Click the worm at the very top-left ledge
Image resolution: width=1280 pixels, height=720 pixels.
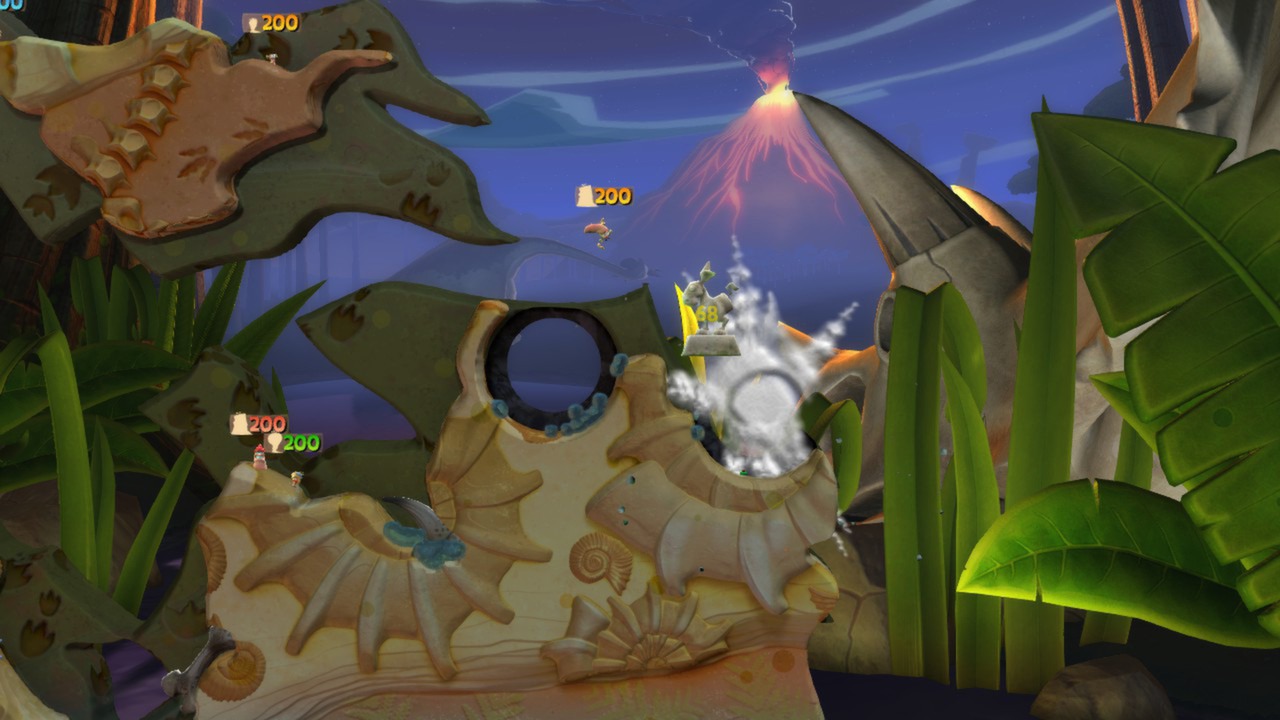(x=272, y=60)
